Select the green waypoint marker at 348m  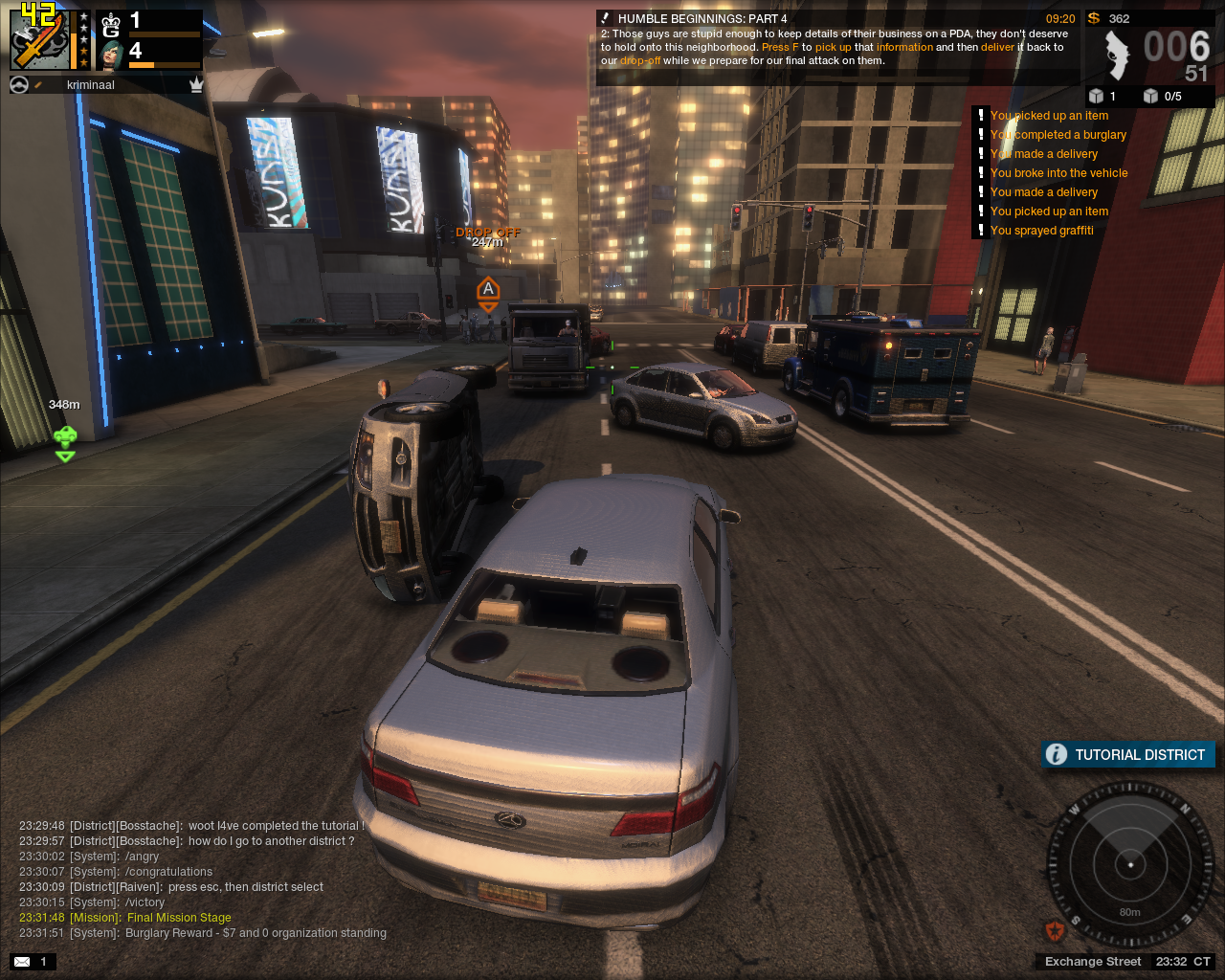coord(65,442)
